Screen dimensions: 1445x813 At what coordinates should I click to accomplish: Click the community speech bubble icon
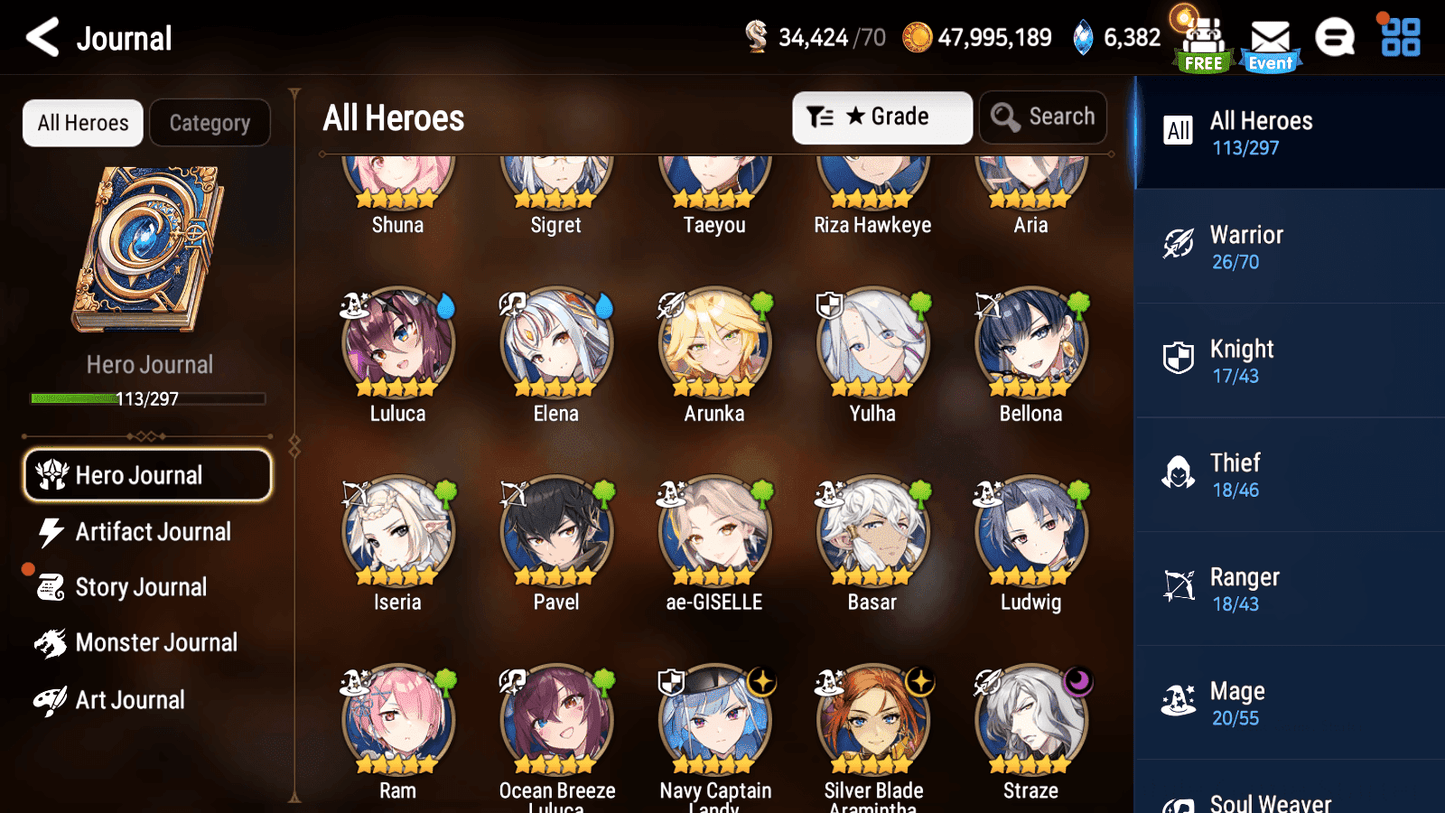tap(1336, 37)
